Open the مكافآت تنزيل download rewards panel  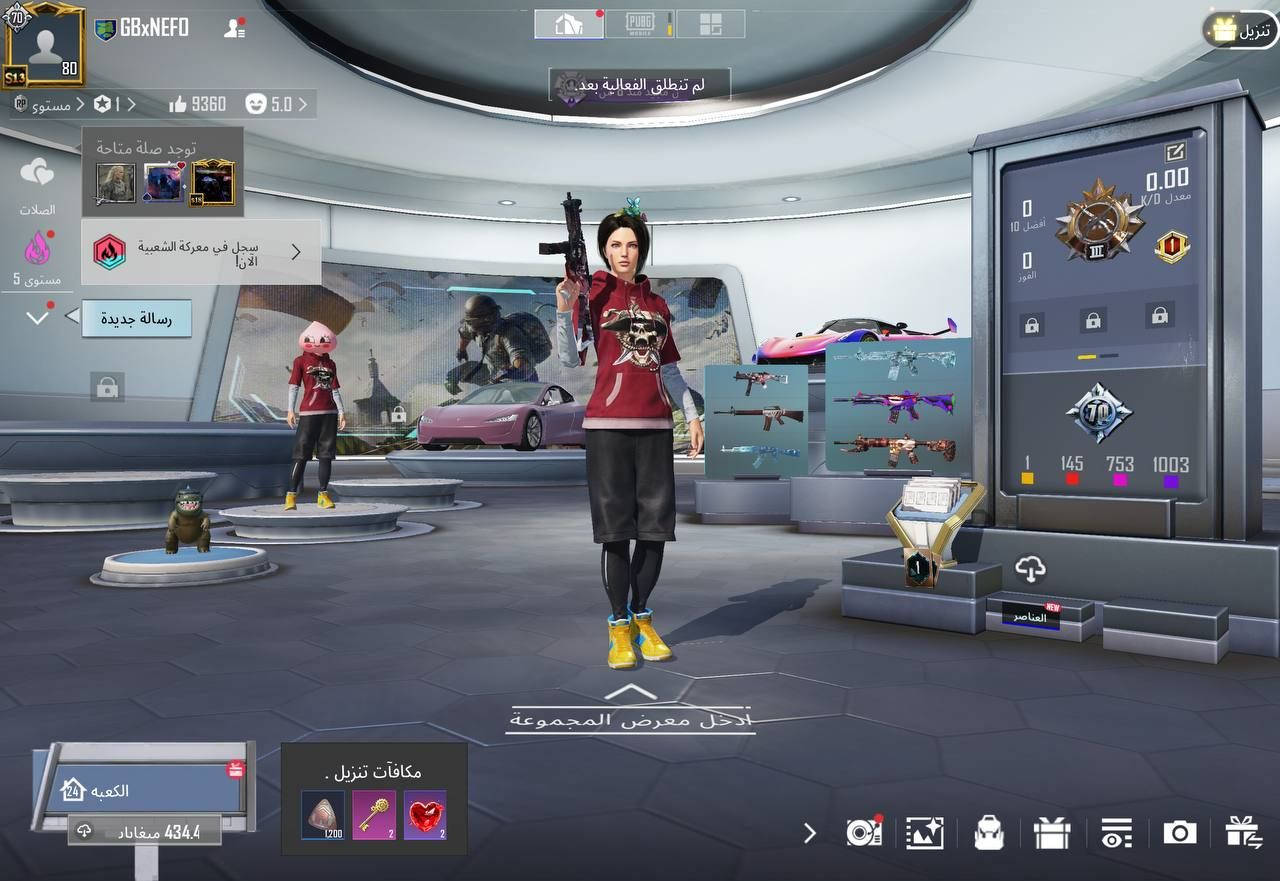374,800
